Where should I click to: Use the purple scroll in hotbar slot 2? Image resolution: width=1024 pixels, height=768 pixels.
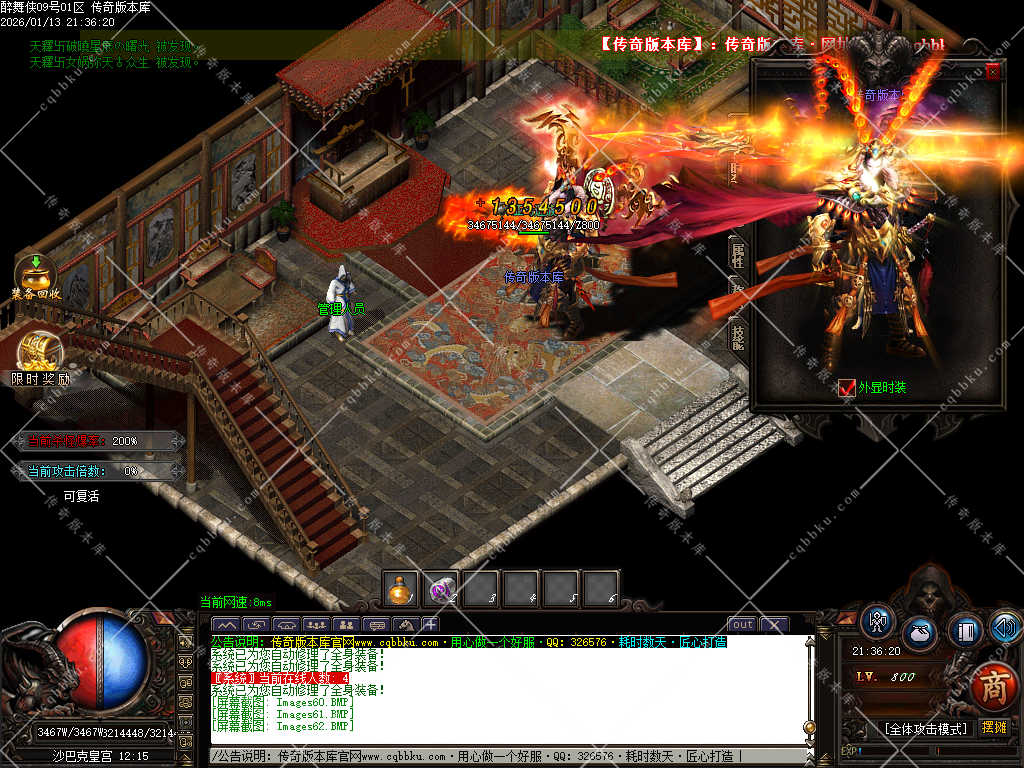(441, 590)
